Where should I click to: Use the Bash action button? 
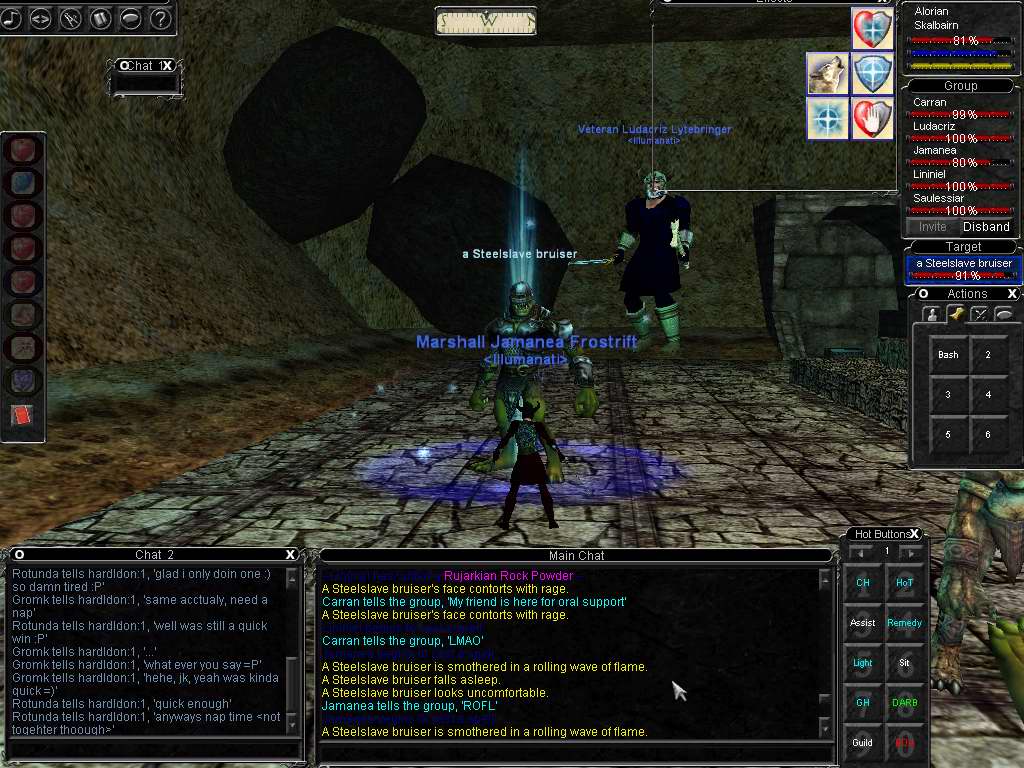(x=948, y=355)
